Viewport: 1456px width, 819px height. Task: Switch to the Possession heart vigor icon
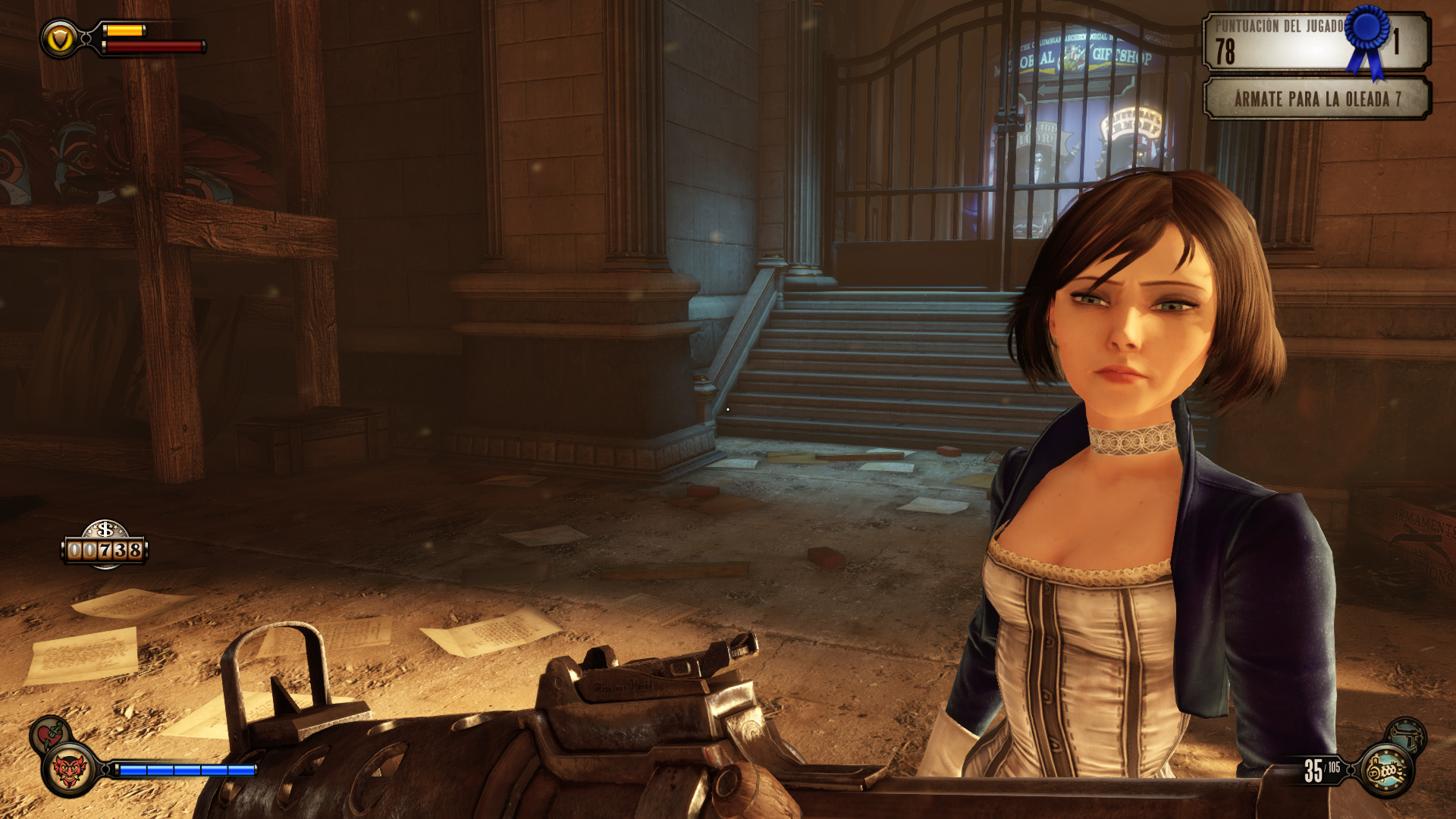click(x=49, y=734)
